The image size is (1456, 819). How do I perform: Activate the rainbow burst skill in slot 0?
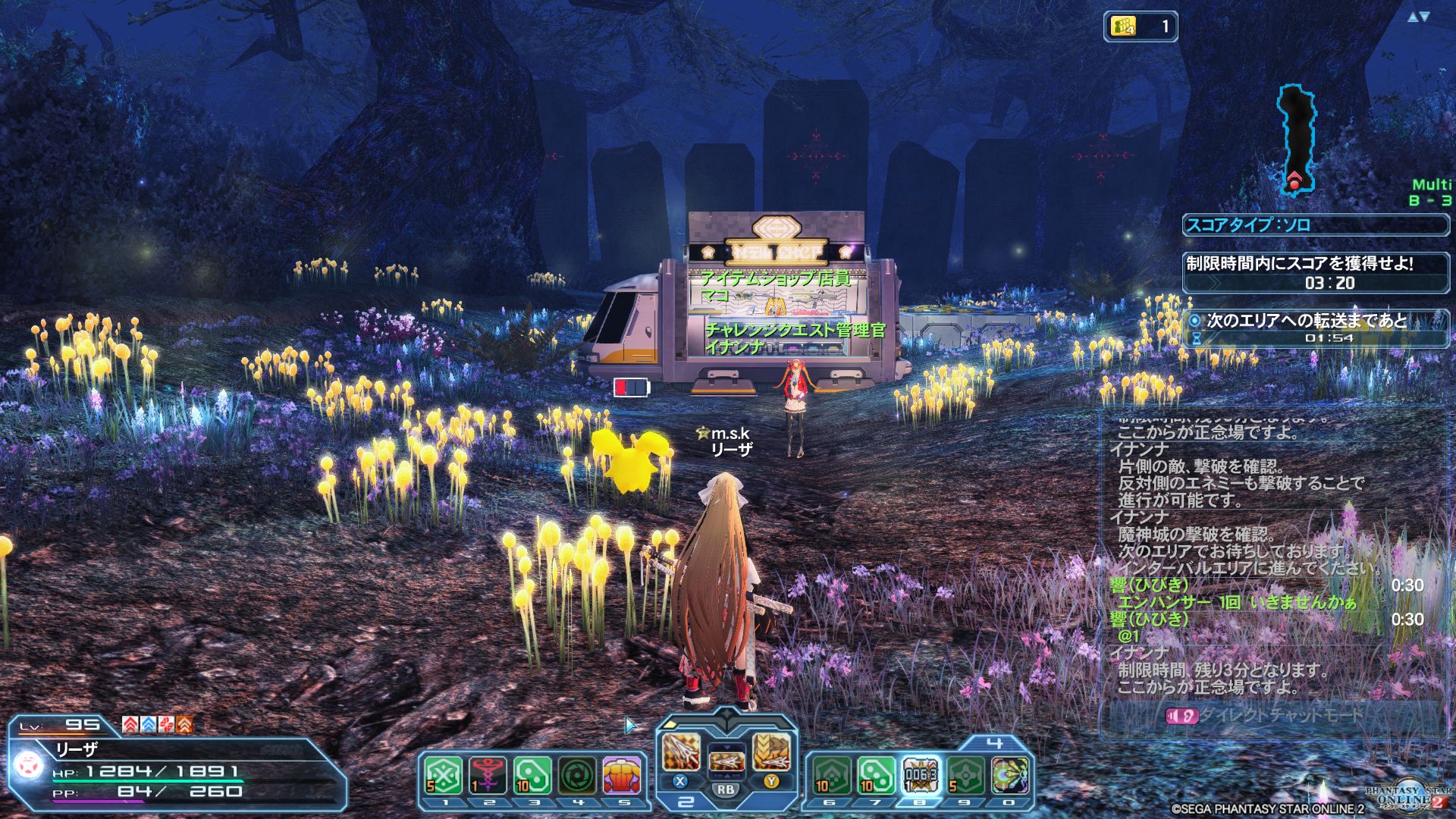1010,776
